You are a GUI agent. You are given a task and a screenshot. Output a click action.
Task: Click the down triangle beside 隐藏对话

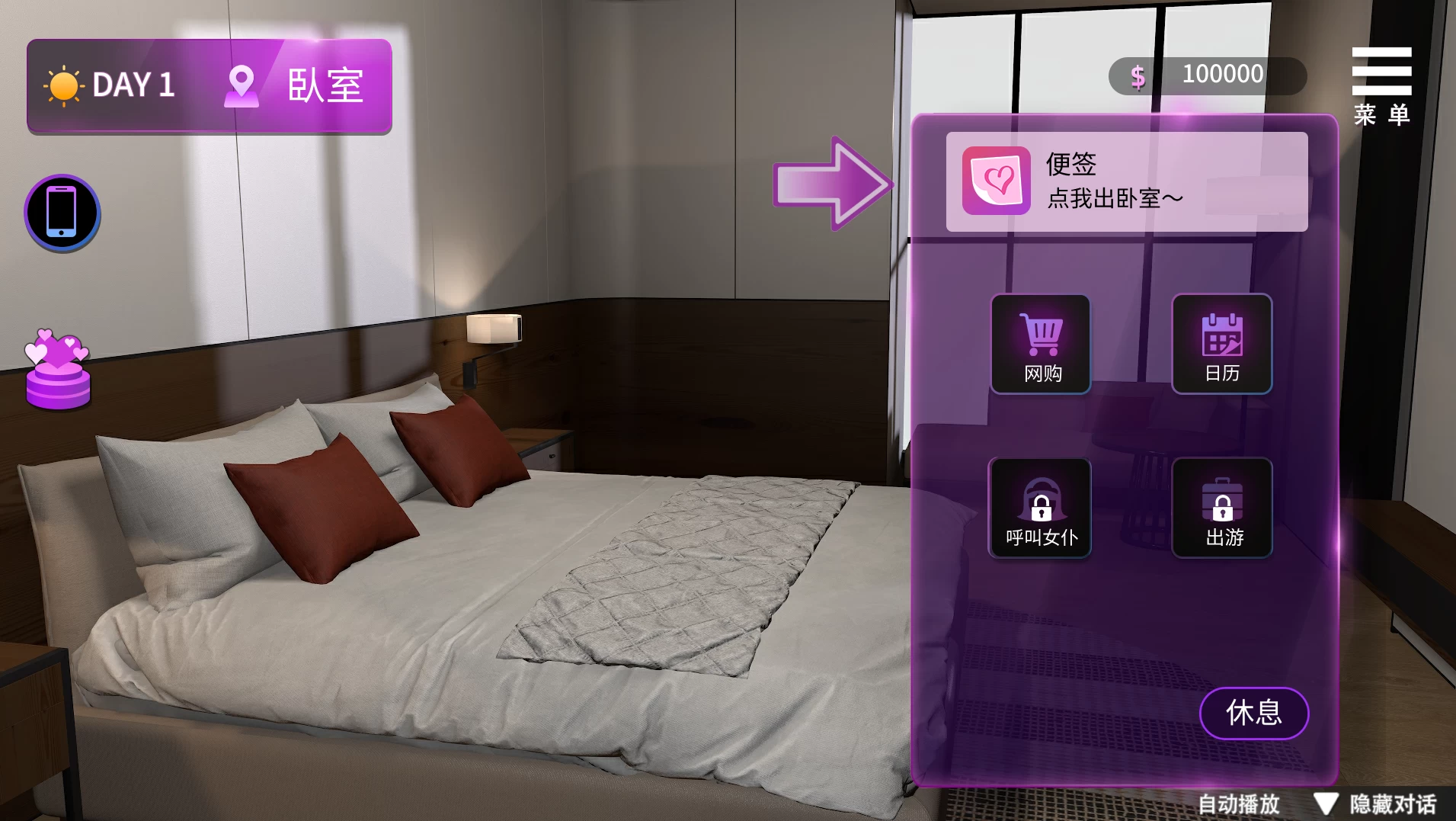pos(1326,802)
